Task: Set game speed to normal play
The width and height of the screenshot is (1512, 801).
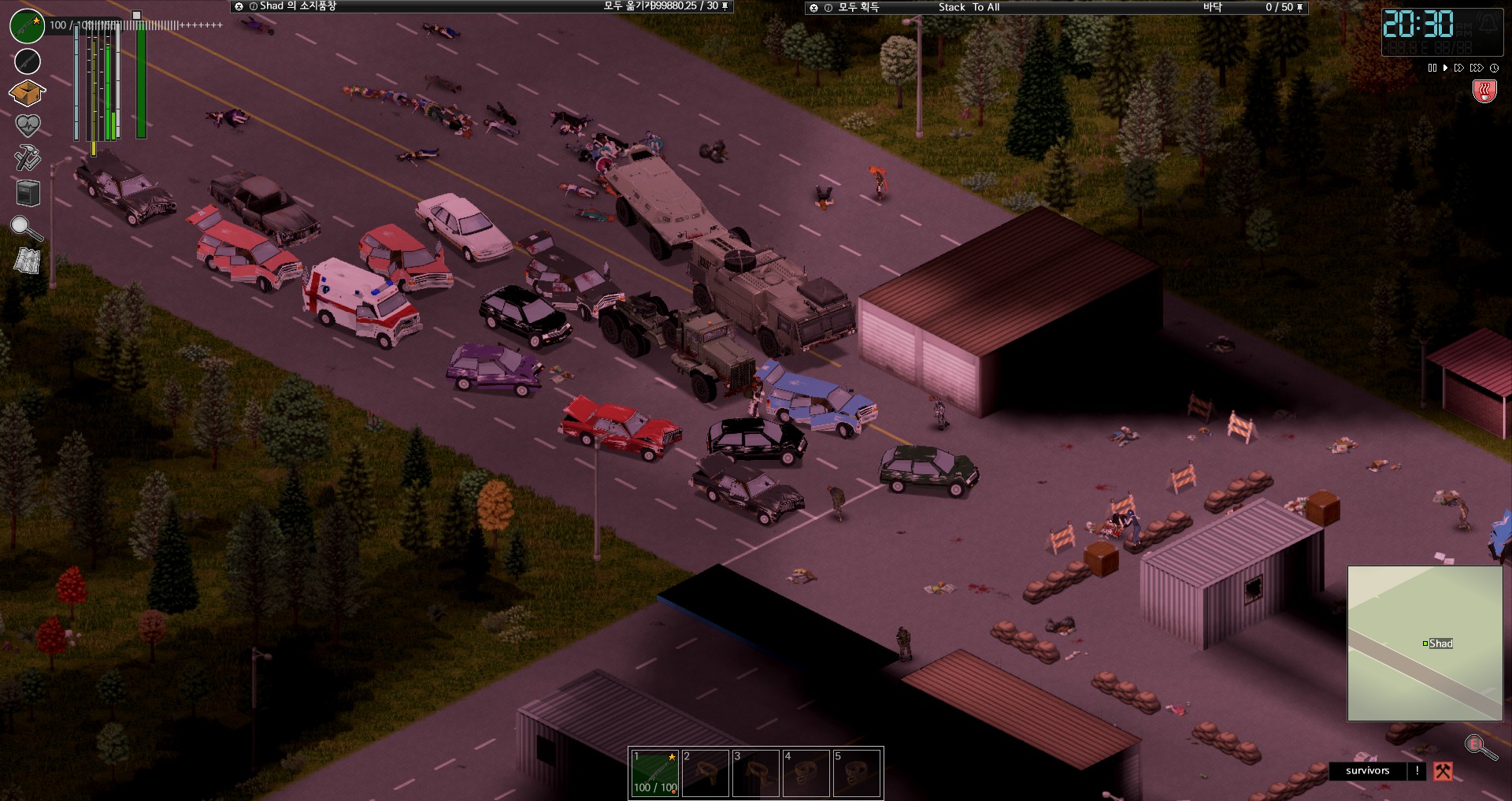Action: click(x=1445, y=68)
